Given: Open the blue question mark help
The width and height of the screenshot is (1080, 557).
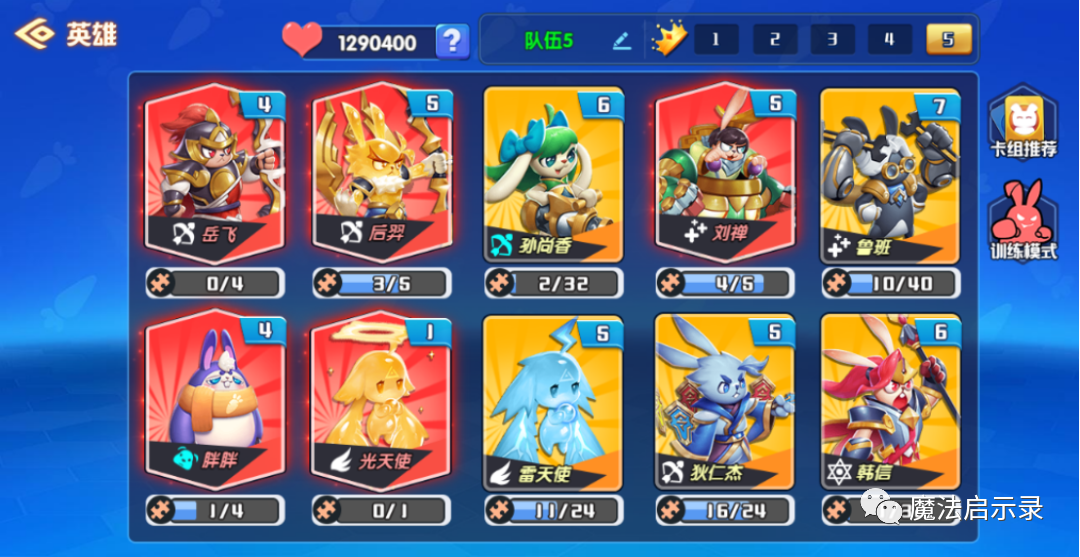Looking at the screenshot, I should (x=452, y=41).
